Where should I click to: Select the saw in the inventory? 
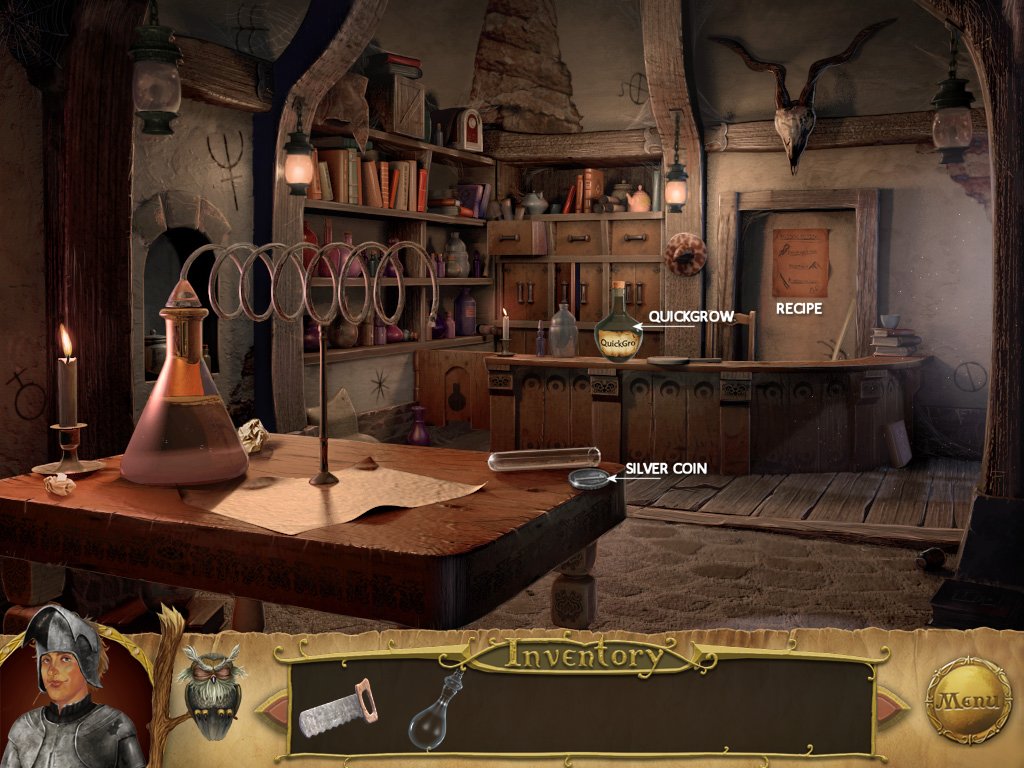click(337, 707)
